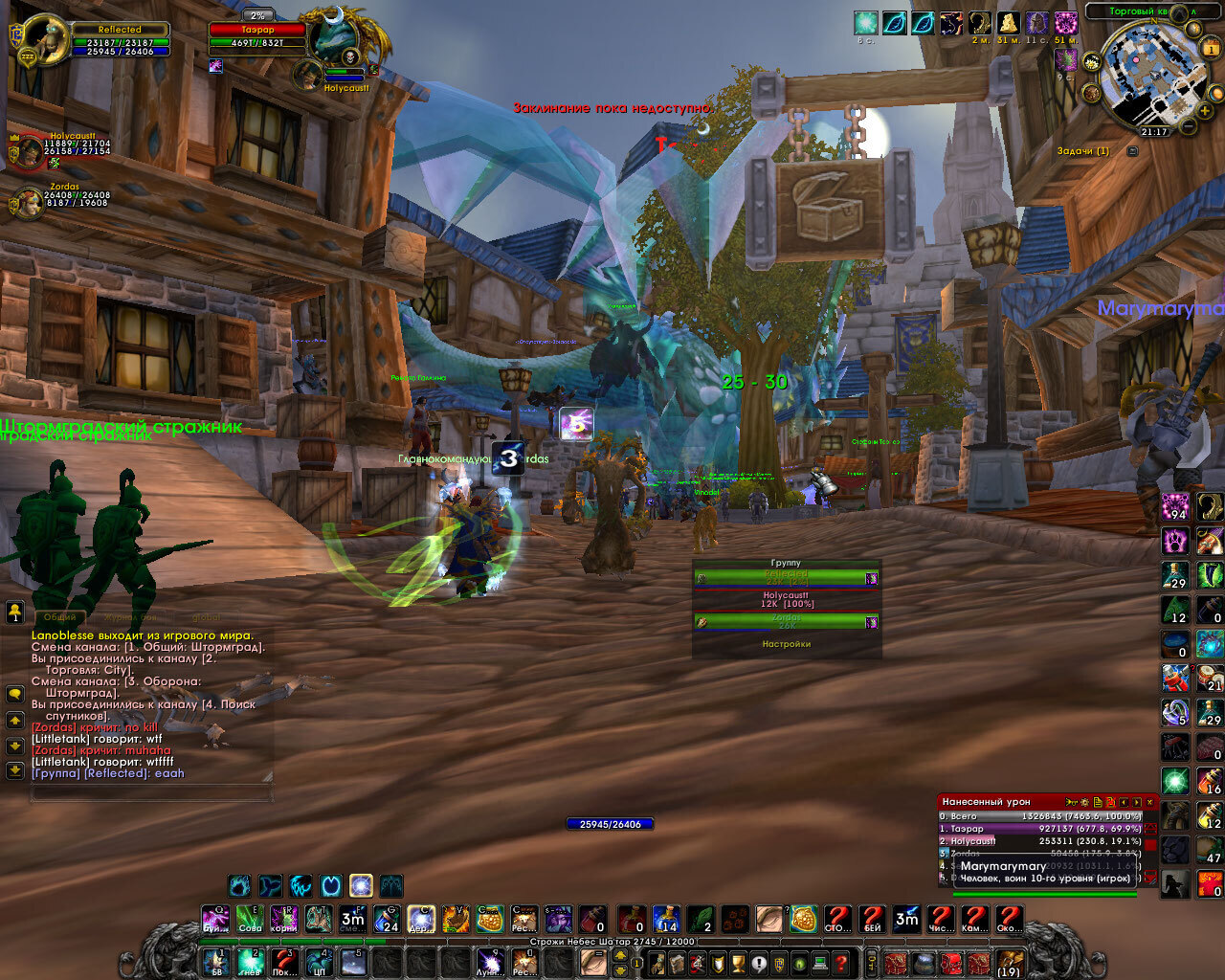Click the Настройки button in the group panel
The width and height of the screenshot is (1225, 980).
786,644
